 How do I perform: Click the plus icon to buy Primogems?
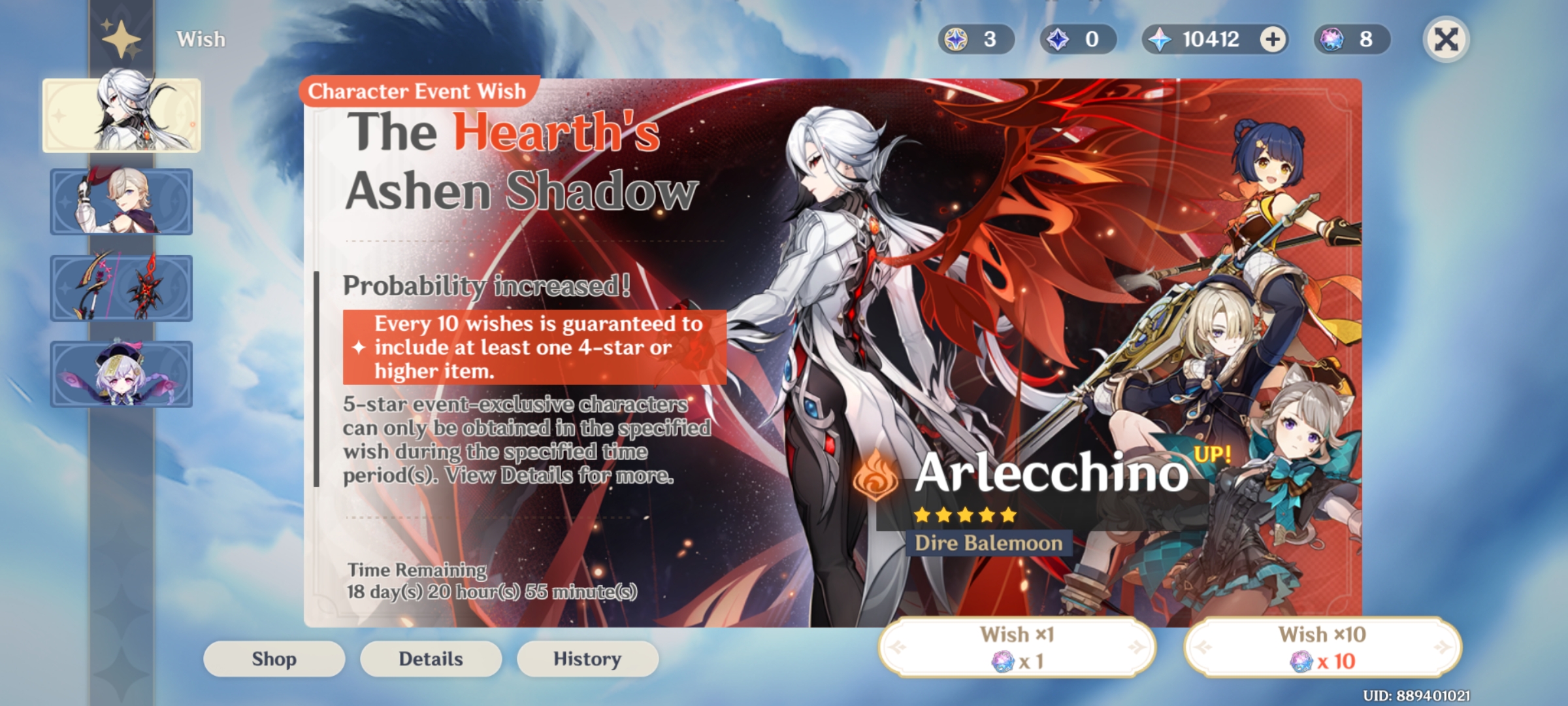pos(1270,39)
